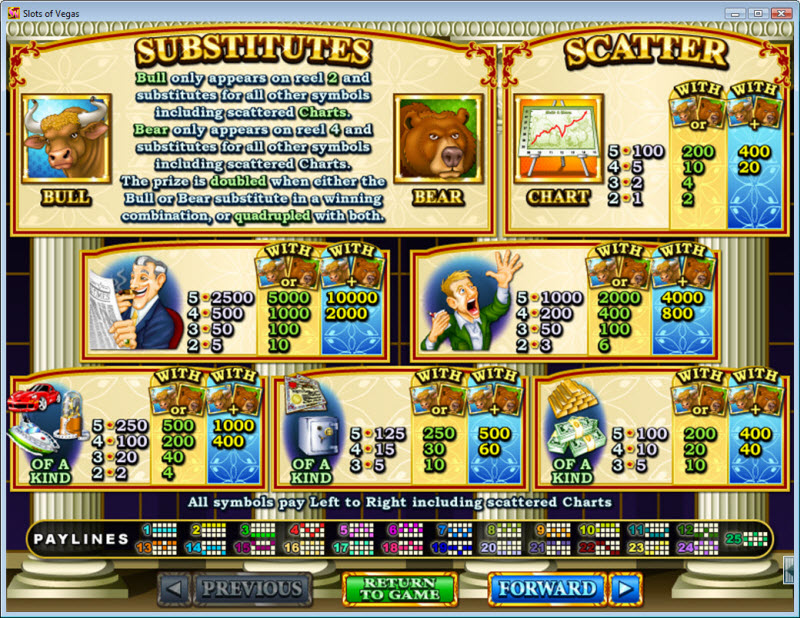This screenshot has width=800, height=618.
Task: Minimize the Slots of Vegas window
Action: pos(735,13)
